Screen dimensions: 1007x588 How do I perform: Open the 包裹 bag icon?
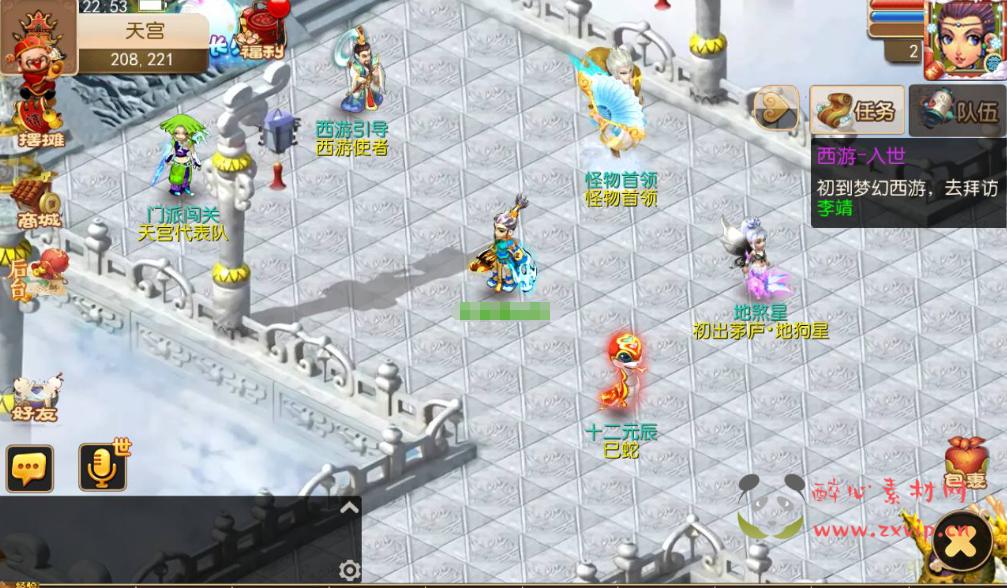point(966,462)
